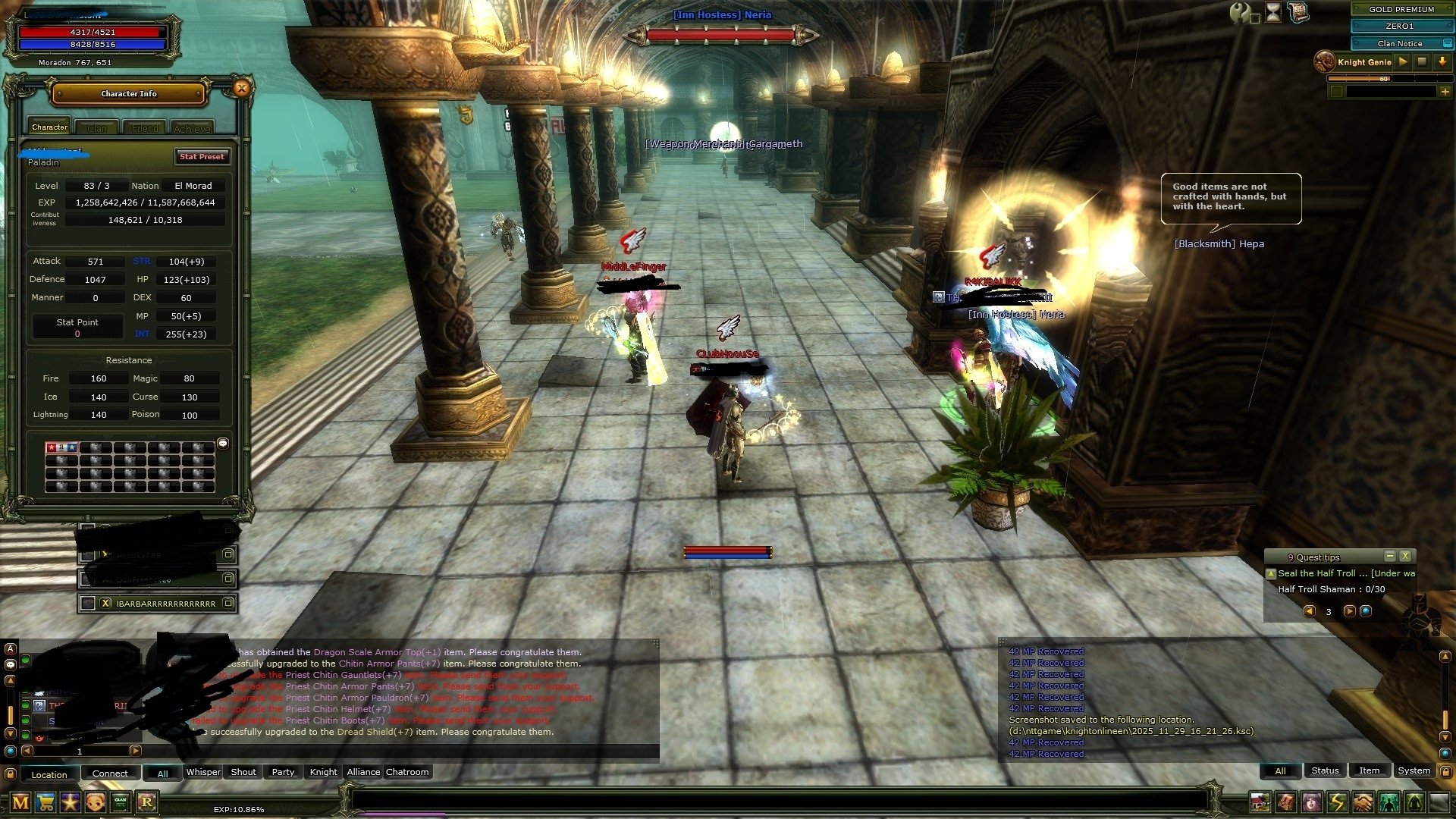Select the Whisper chat channel
Image resolution: width=1456 pixels, height=819 pixels.
pos(203,772)
